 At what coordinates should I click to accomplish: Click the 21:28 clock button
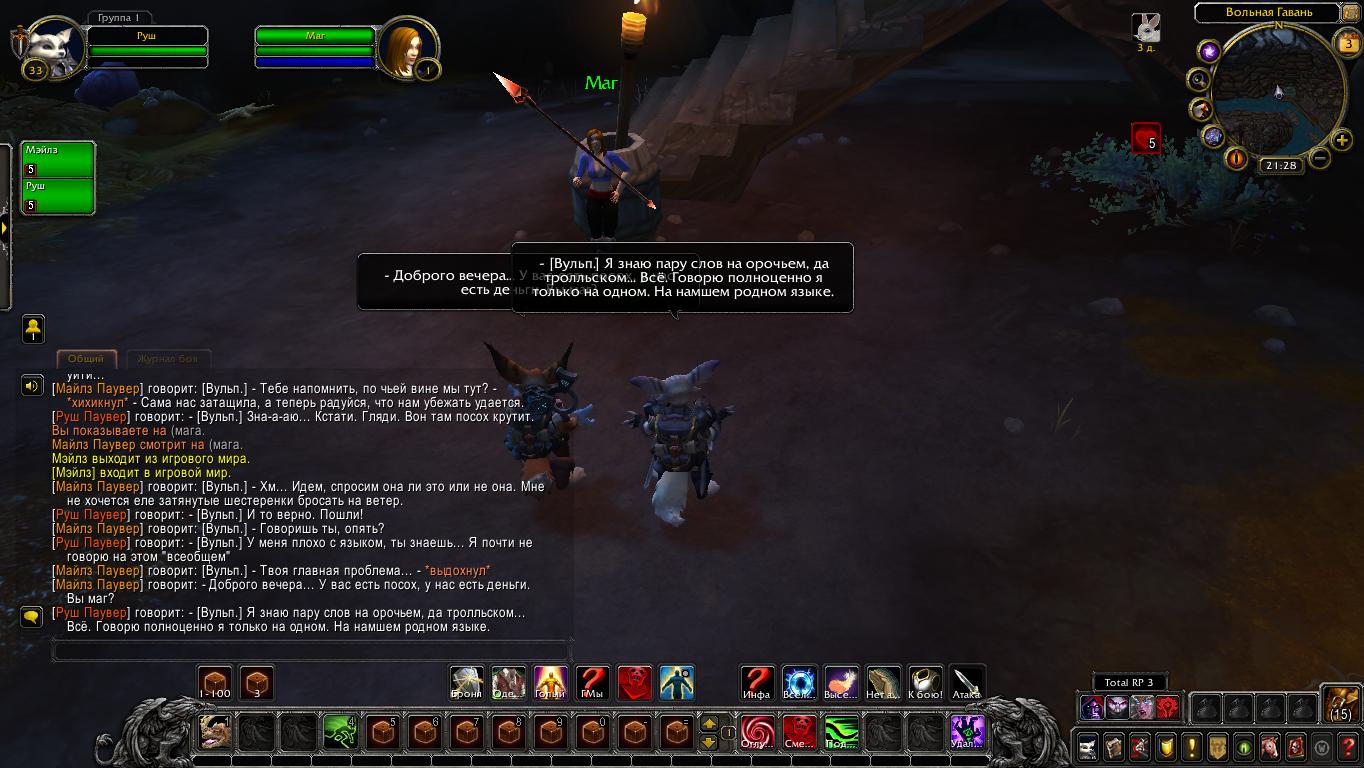[x=1280, y=165]
